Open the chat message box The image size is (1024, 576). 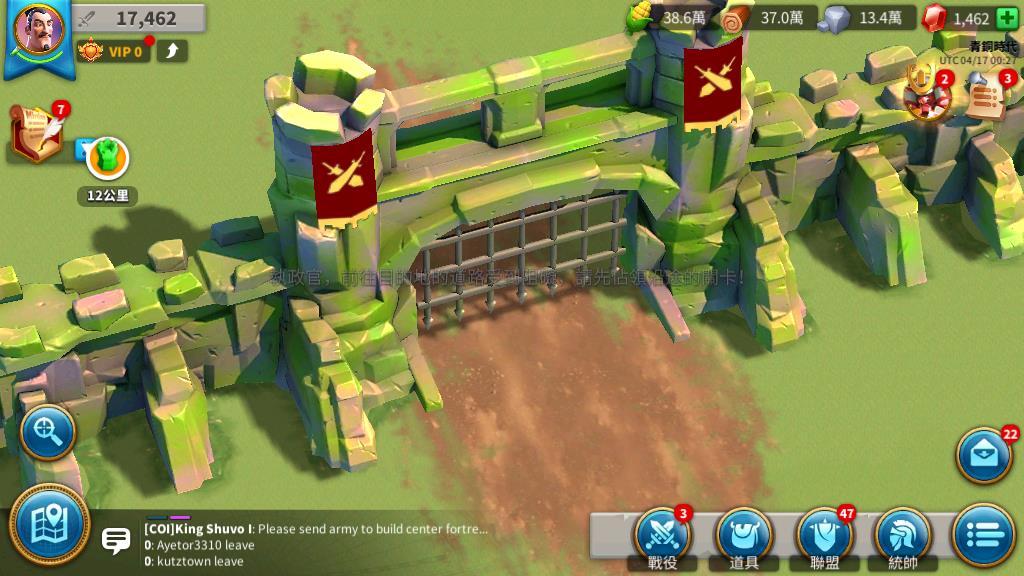coord(116,542)
